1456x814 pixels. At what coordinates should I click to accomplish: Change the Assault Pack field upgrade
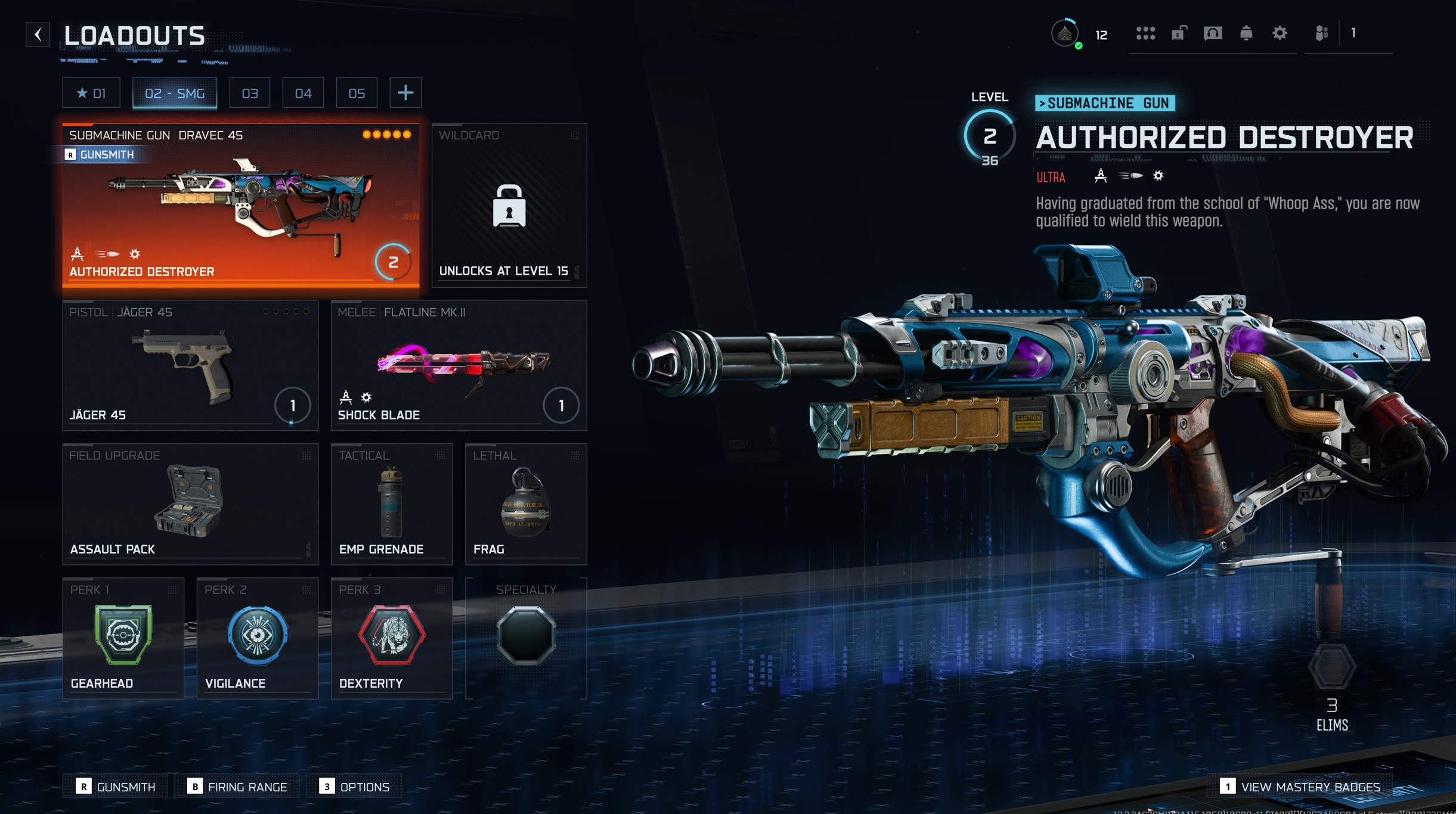(190, 504)
